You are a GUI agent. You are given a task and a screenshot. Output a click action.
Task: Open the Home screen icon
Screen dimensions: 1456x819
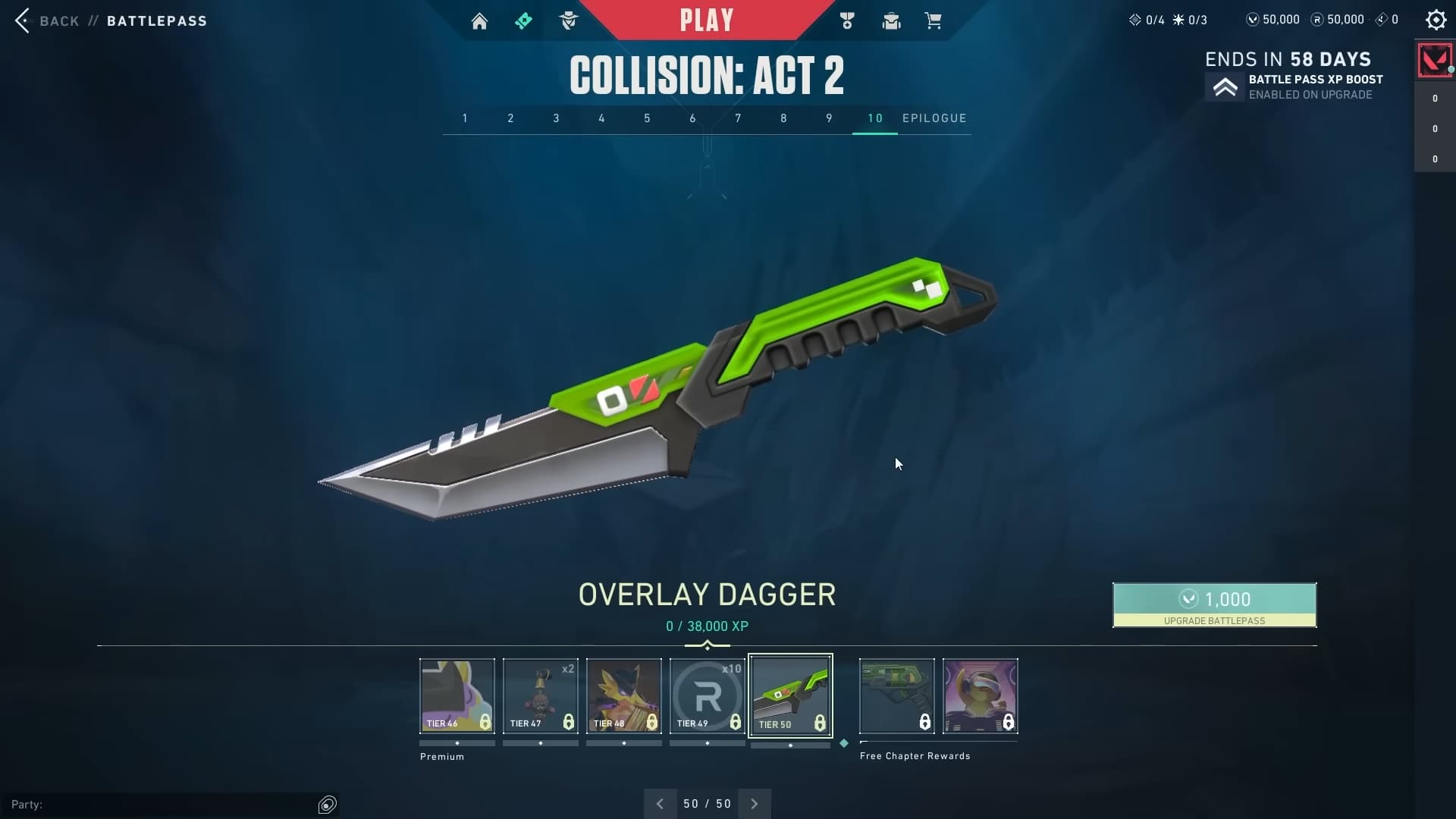[480, 20]
